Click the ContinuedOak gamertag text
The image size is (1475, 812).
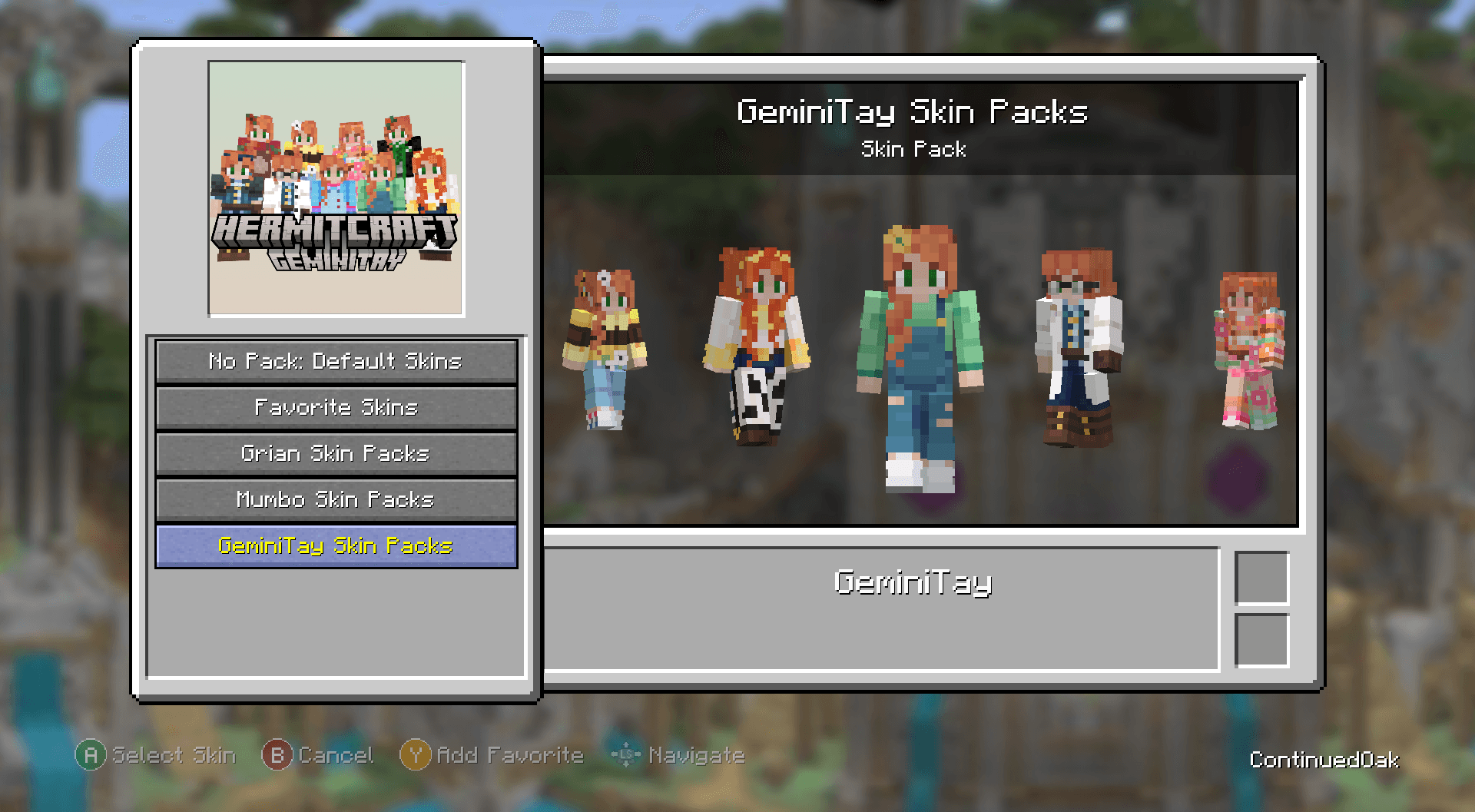click(x=1325, y=759)
